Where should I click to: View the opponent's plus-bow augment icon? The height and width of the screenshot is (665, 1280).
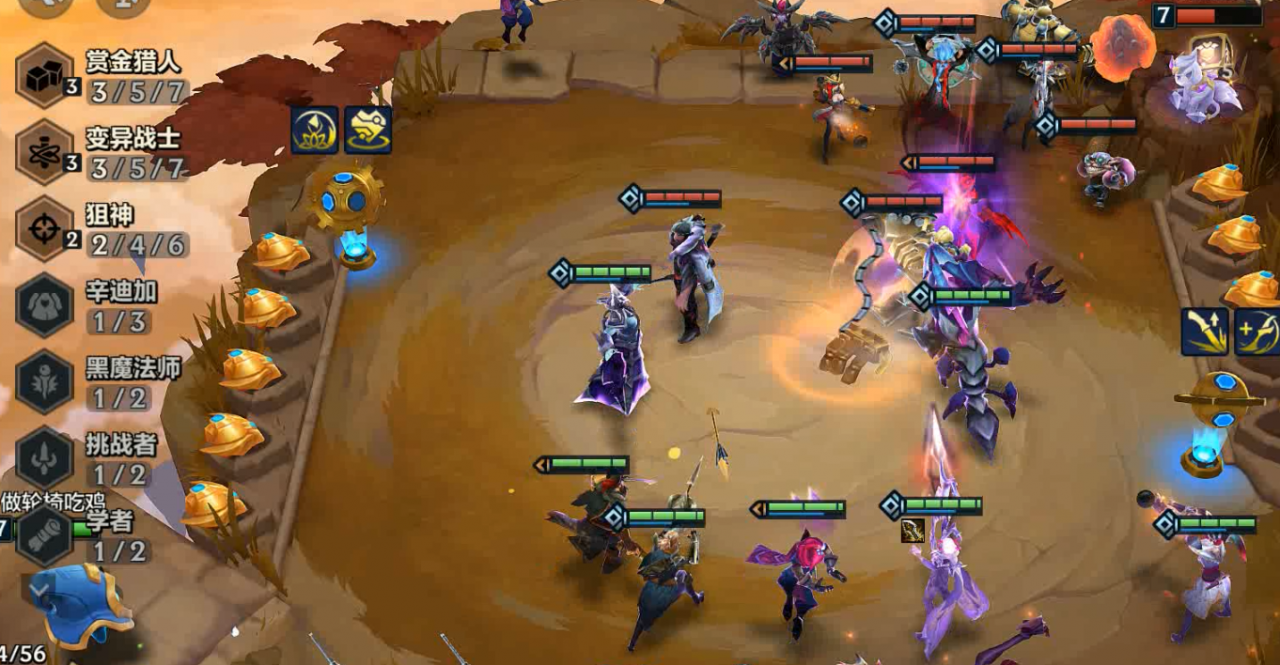point(1256,332)
